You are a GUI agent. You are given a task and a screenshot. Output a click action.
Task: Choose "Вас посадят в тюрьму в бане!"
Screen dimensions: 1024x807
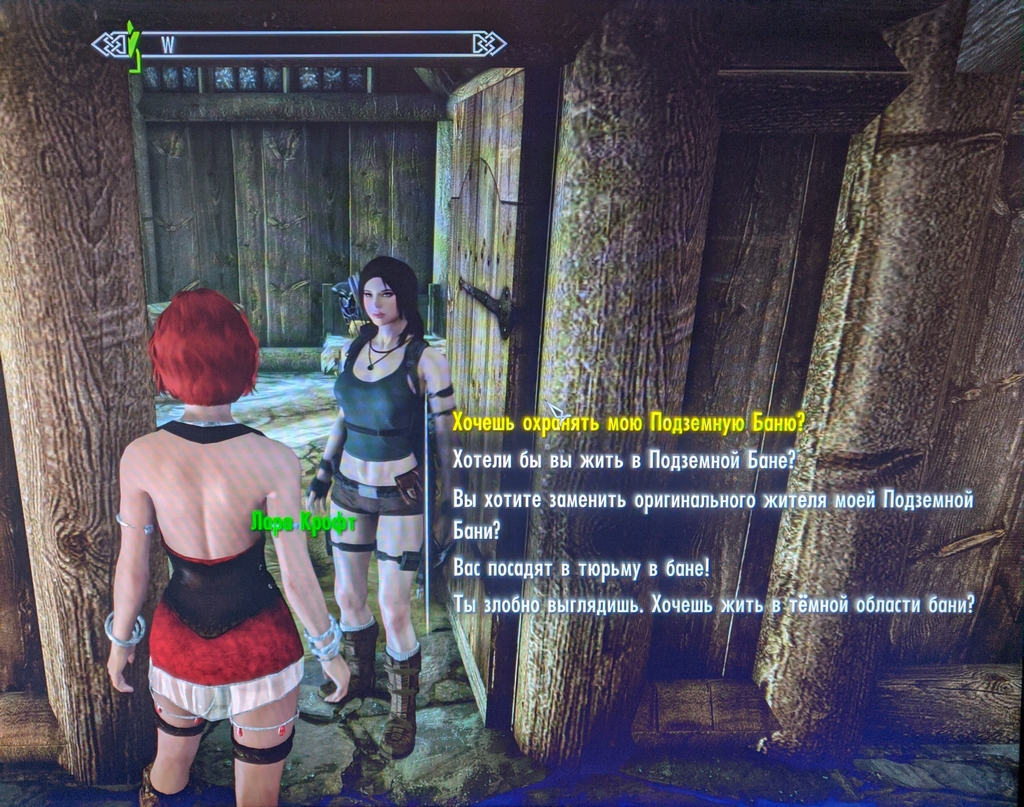tap(581, 567)
